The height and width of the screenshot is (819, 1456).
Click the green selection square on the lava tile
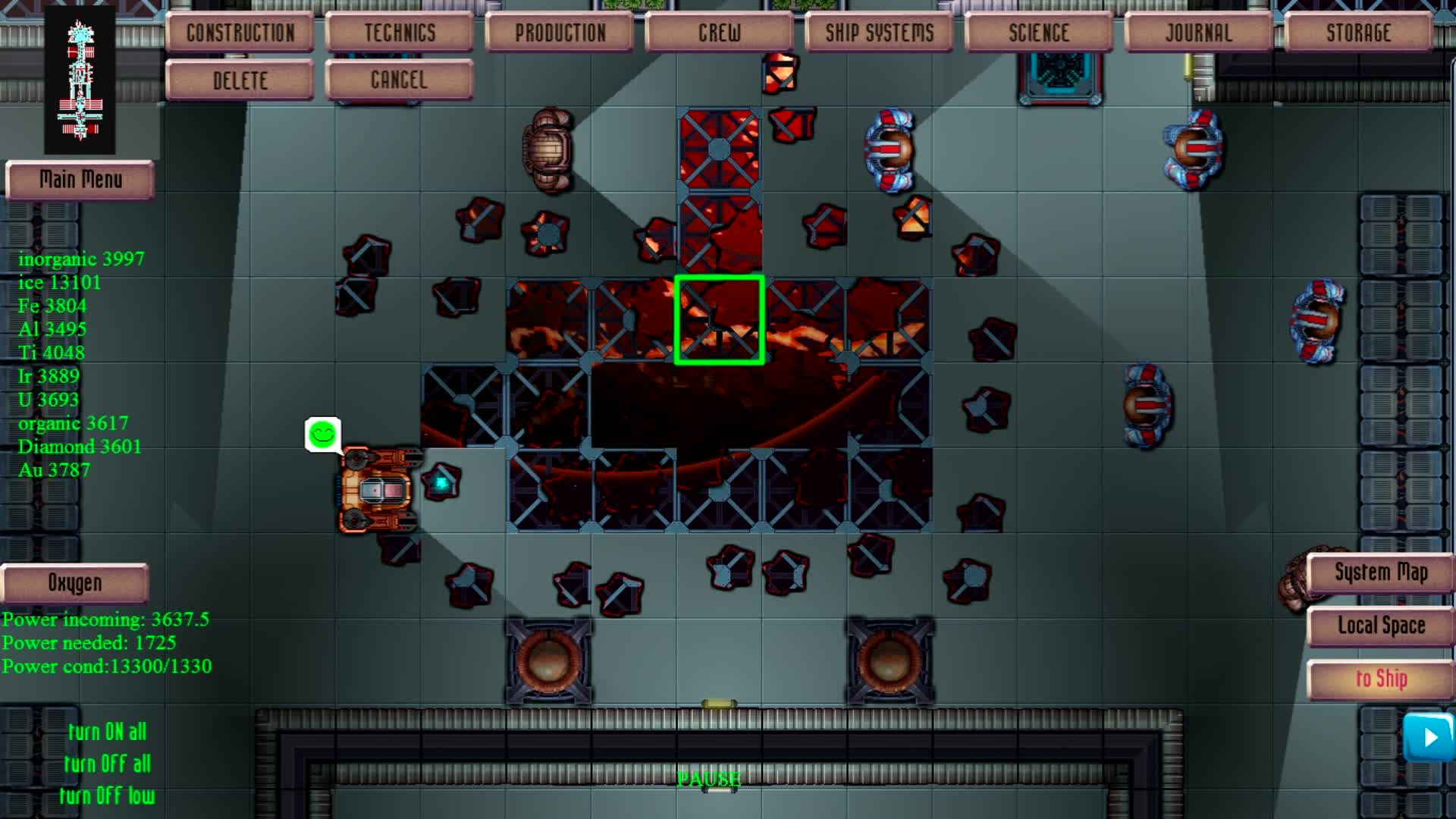(x=719, y=321)
